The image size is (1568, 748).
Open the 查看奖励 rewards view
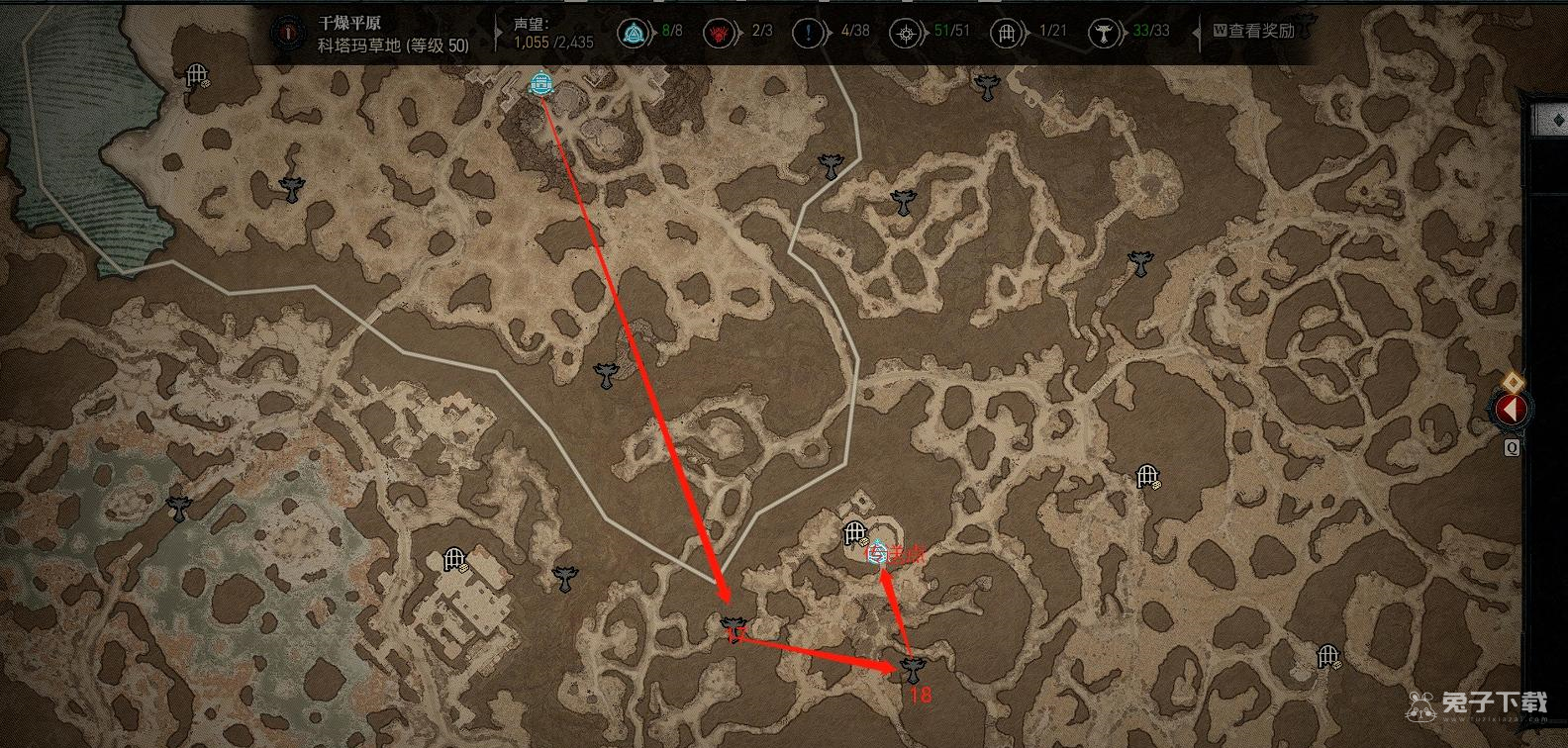click(x=1253, y=32)
